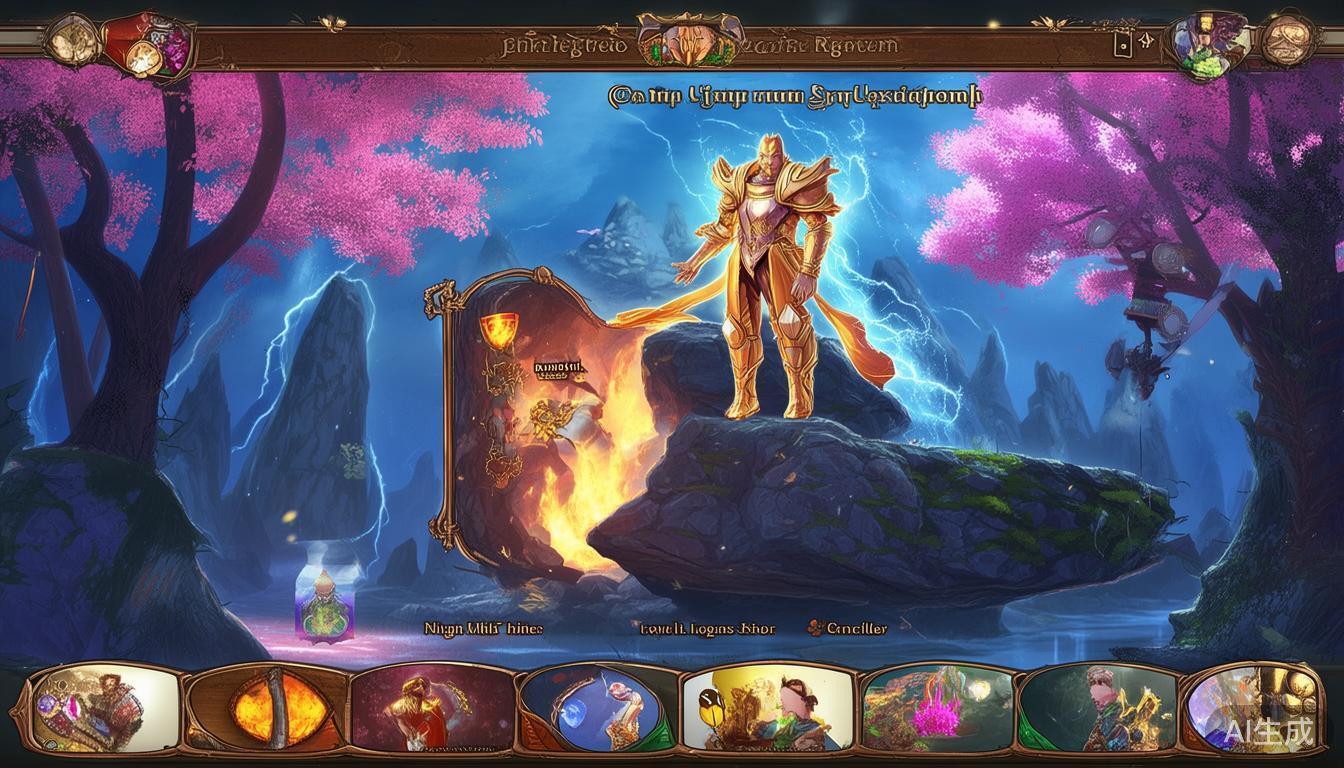
Task: Choose the "Nhgn Mhif hine" text option
Action: 484,628
